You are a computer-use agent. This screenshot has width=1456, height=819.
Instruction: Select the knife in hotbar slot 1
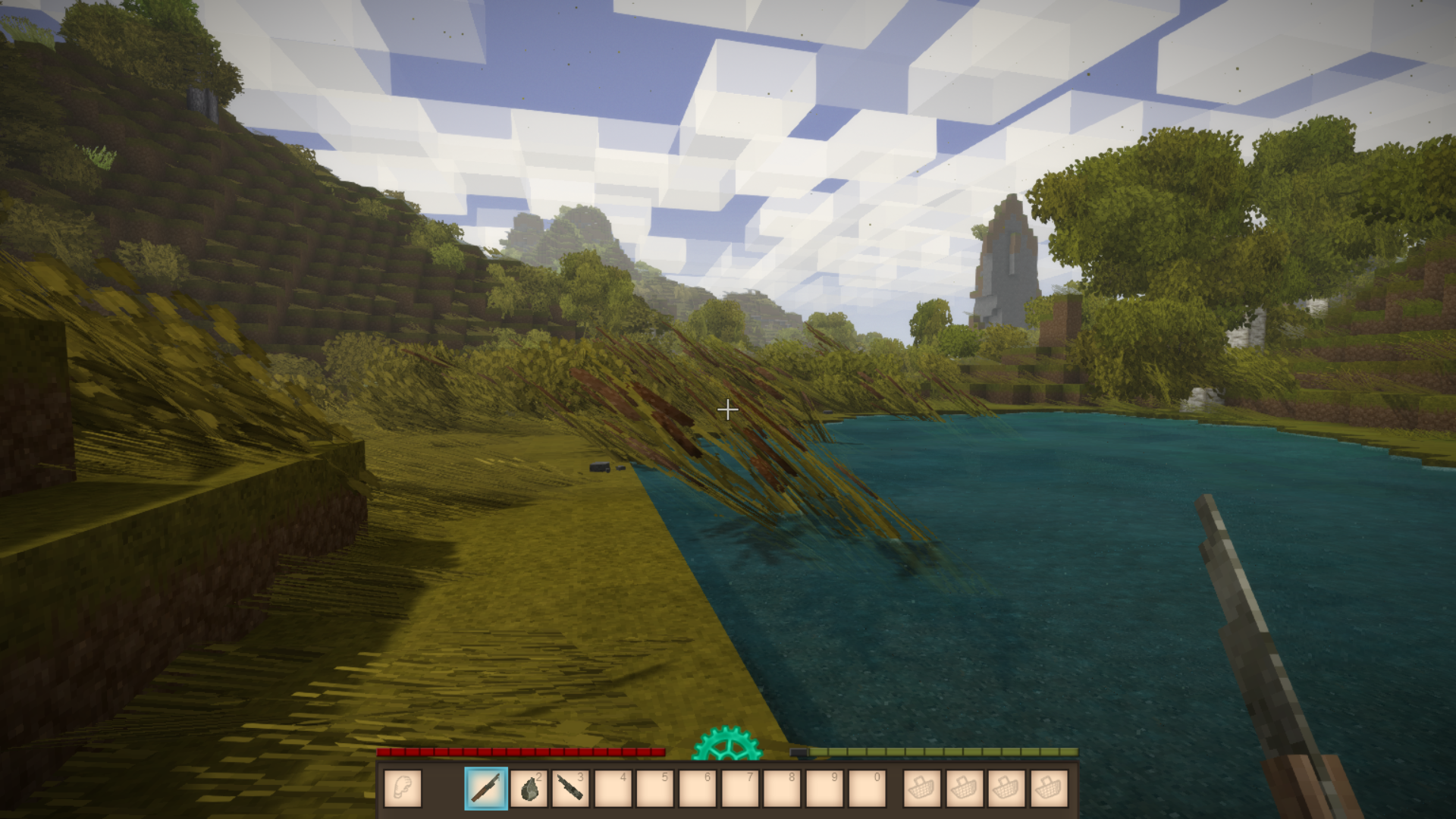click(x=486, y=789)
